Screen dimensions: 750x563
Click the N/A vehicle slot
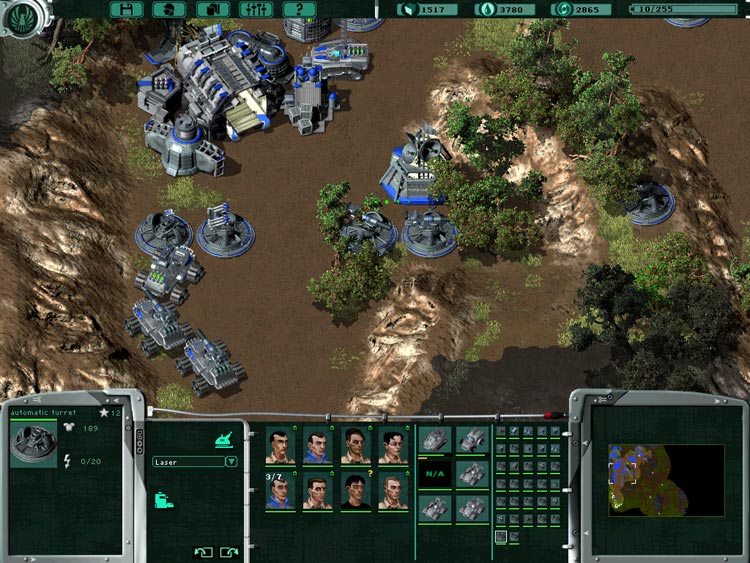pos(434,473)
